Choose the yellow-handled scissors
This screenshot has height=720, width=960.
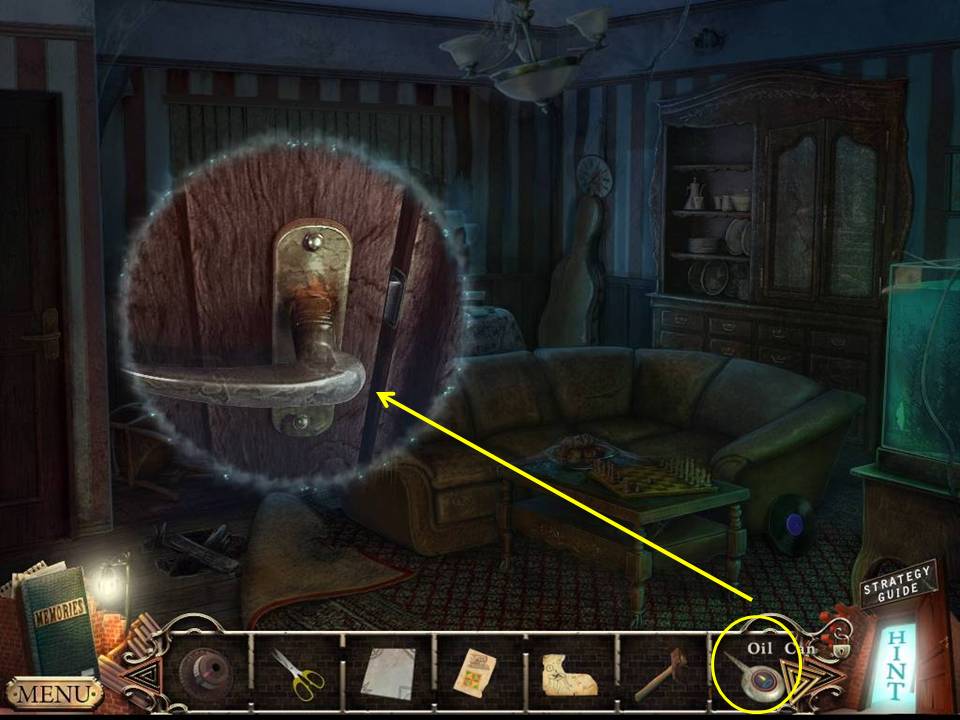tap(298, 673)
